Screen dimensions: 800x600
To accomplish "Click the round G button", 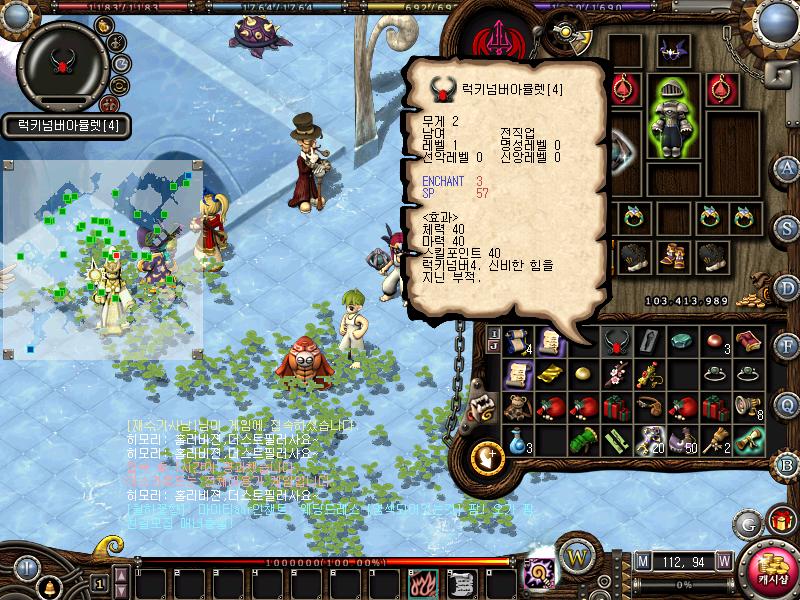I will click(746, 523).
